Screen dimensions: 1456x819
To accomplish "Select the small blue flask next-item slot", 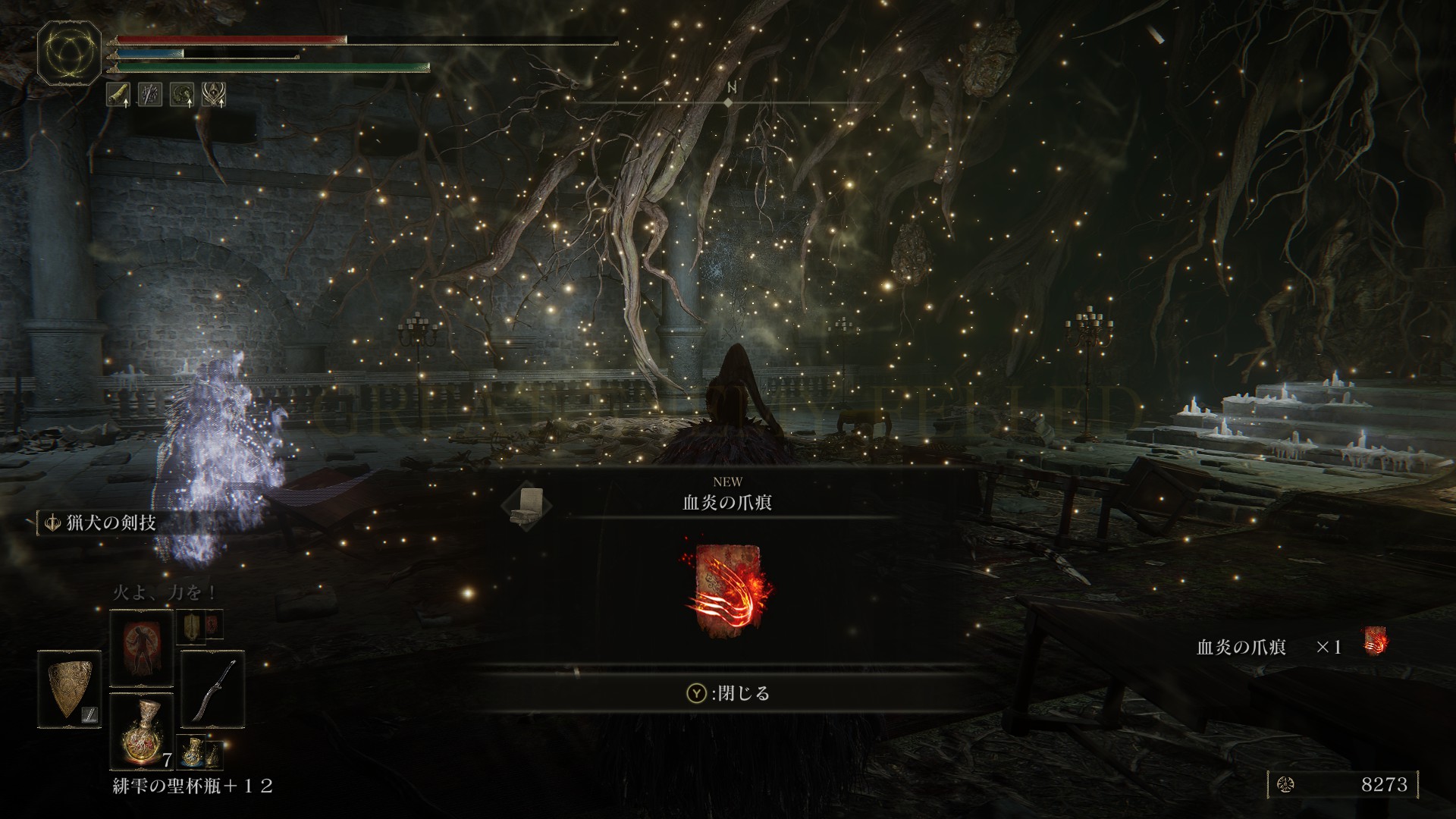I will pyautogui.click(x=193, y=751).
